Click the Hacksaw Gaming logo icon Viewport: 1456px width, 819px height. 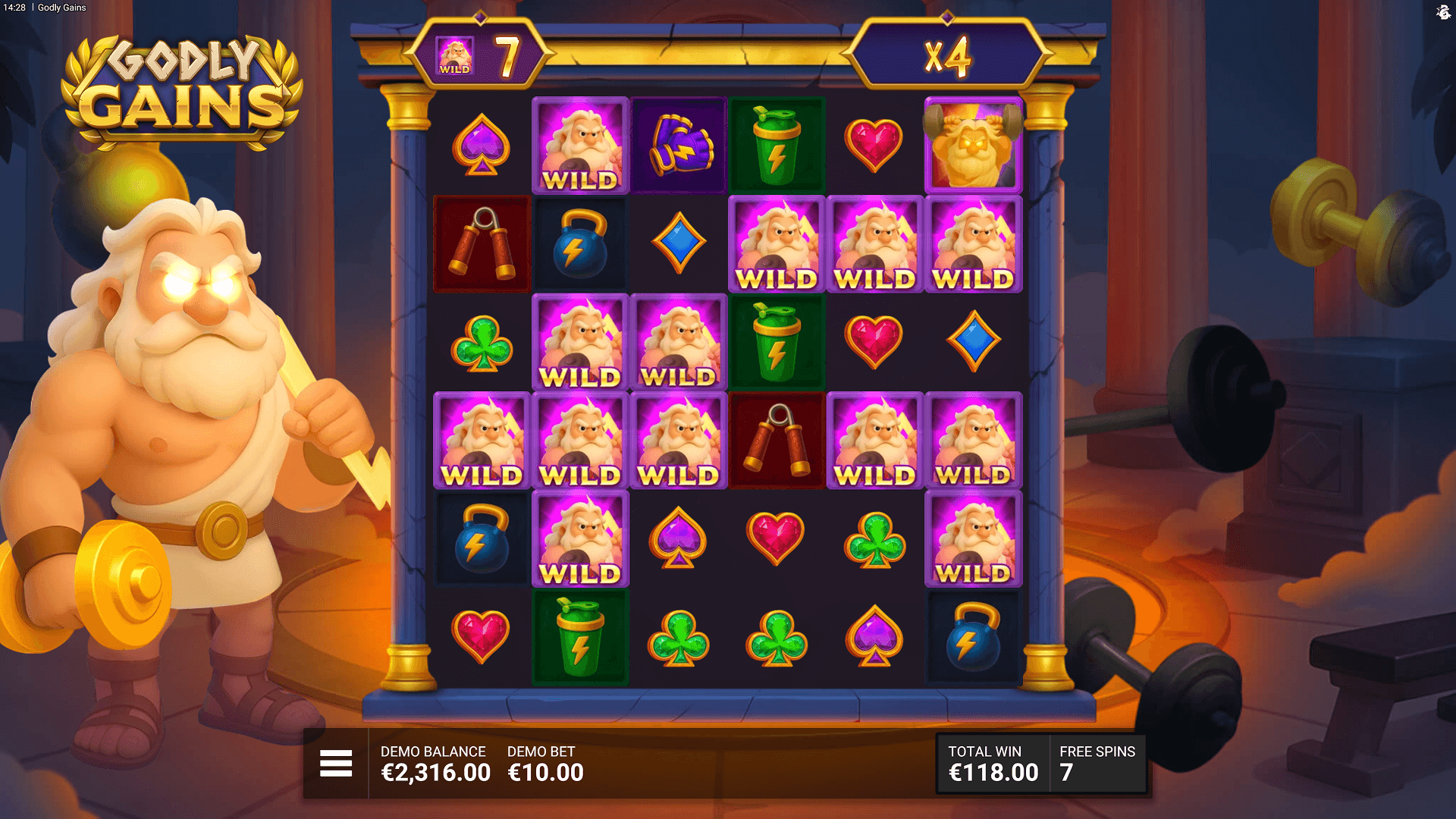click(1442, 12)
